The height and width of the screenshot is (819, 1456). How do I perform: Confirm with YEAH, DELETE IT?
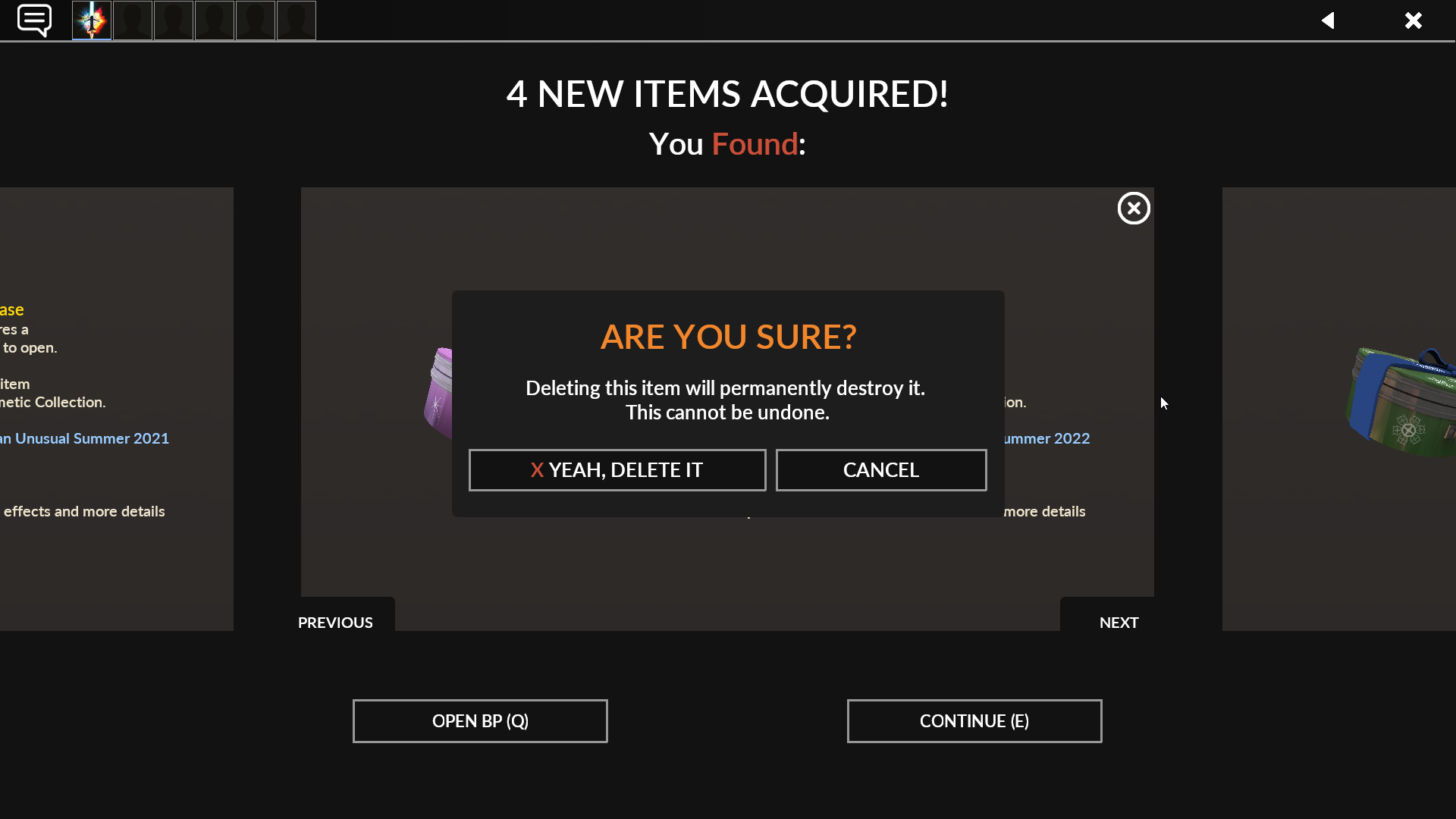tap(617, 469)
